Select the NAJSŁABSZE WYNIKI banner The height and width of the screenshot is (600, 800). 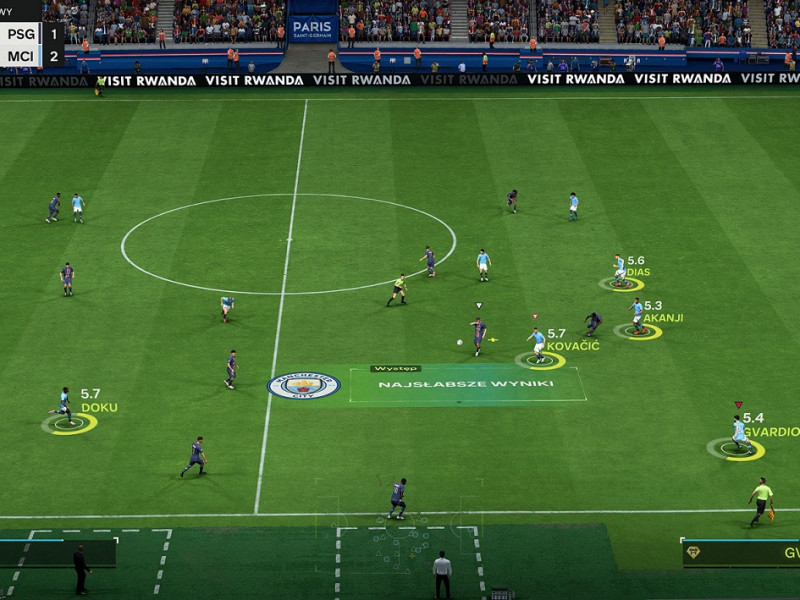pos(467,384)
